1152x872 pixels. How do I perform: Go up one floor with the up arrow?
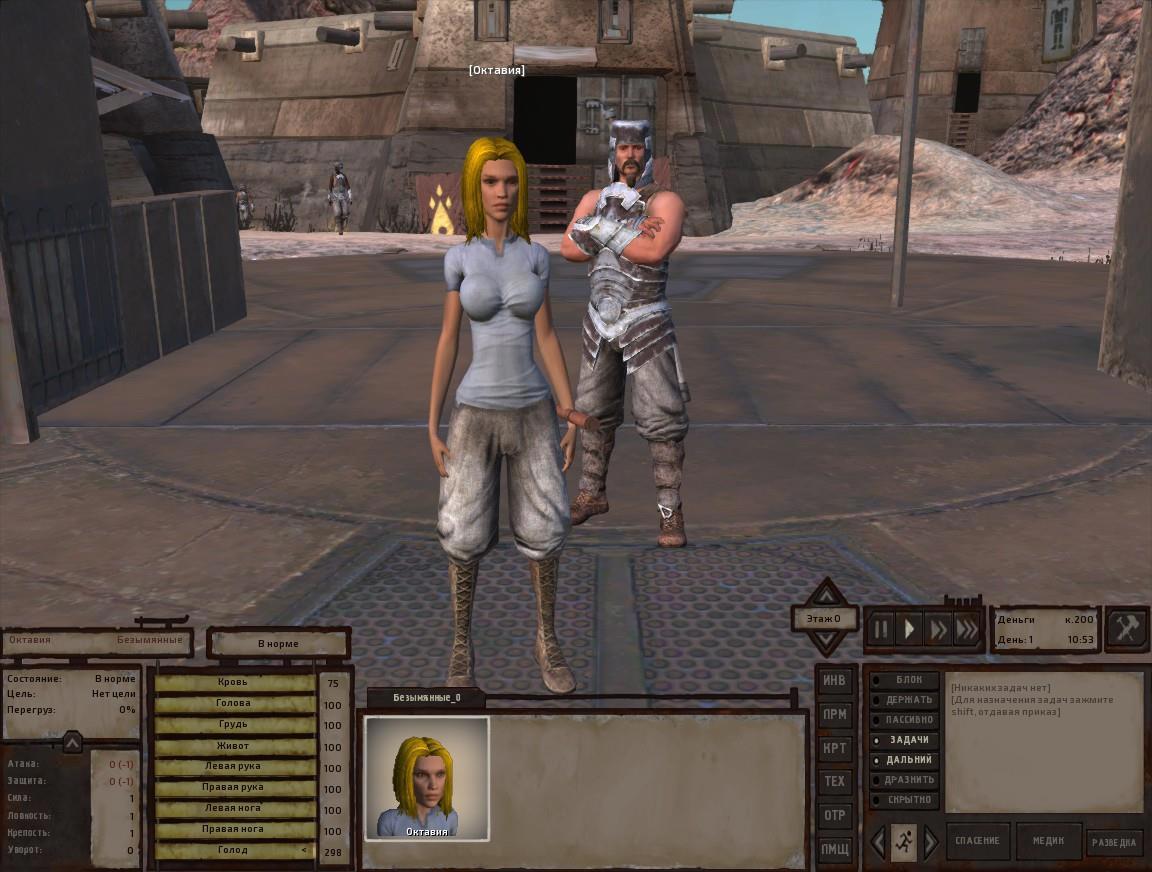click(825, 593)
